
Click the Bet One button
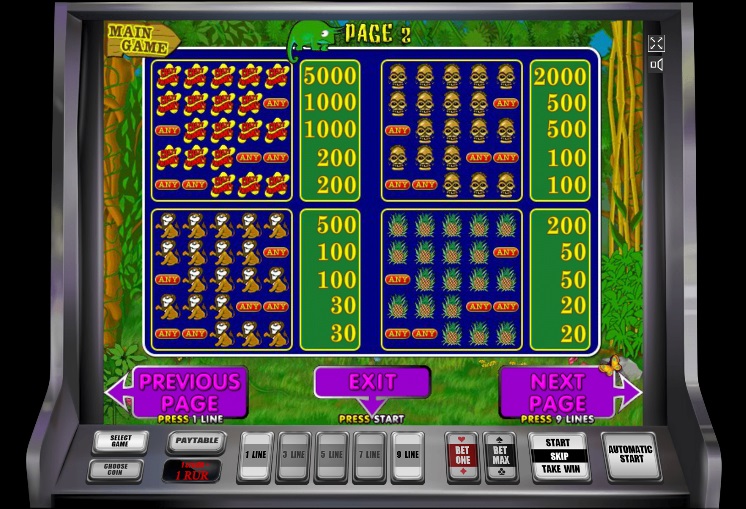click(462, 457)
